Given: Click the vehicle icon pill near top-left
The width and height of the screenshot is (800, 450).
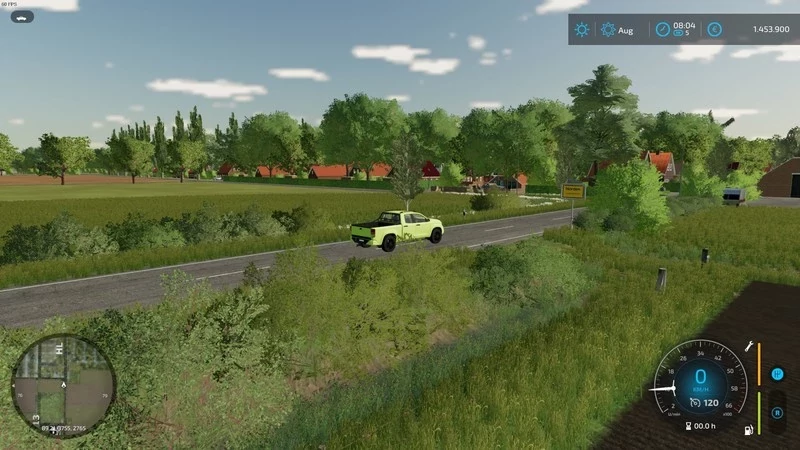Looking at the screenshot, I should (22, 17).
